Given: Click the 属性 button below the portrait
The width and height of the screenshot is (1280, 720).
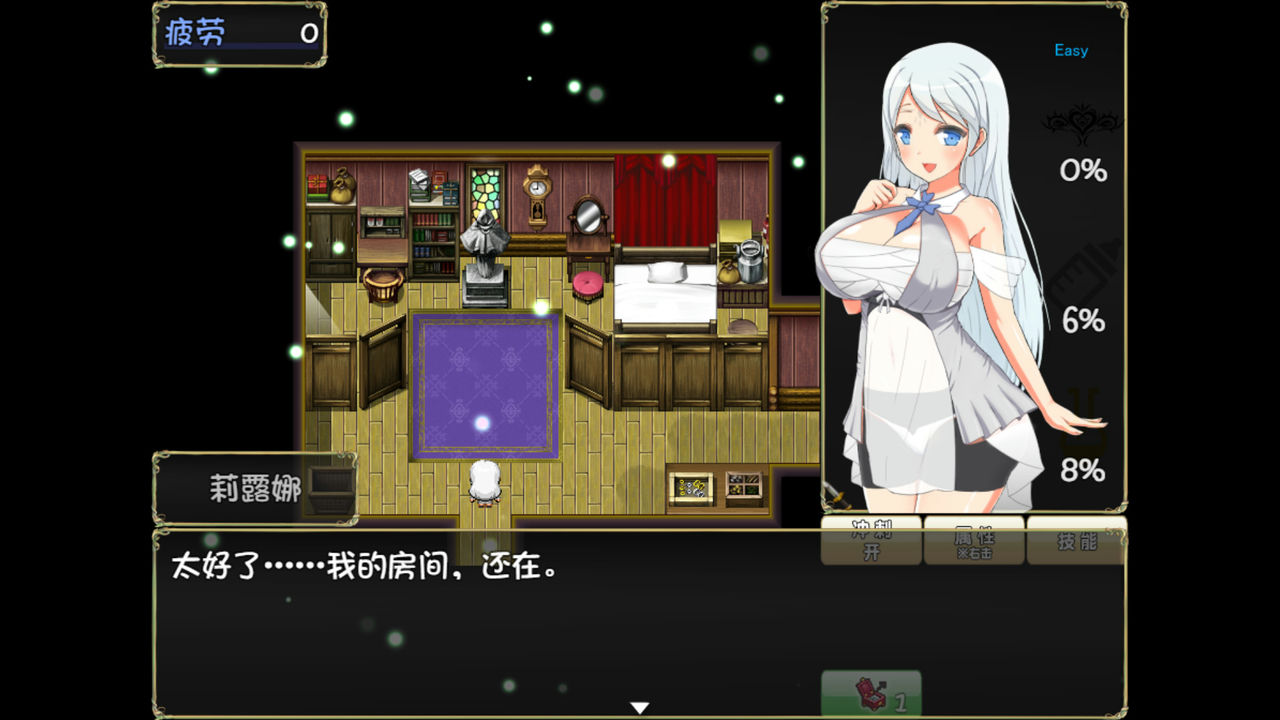Looking at the screenshot, I should tap(973, 540).
